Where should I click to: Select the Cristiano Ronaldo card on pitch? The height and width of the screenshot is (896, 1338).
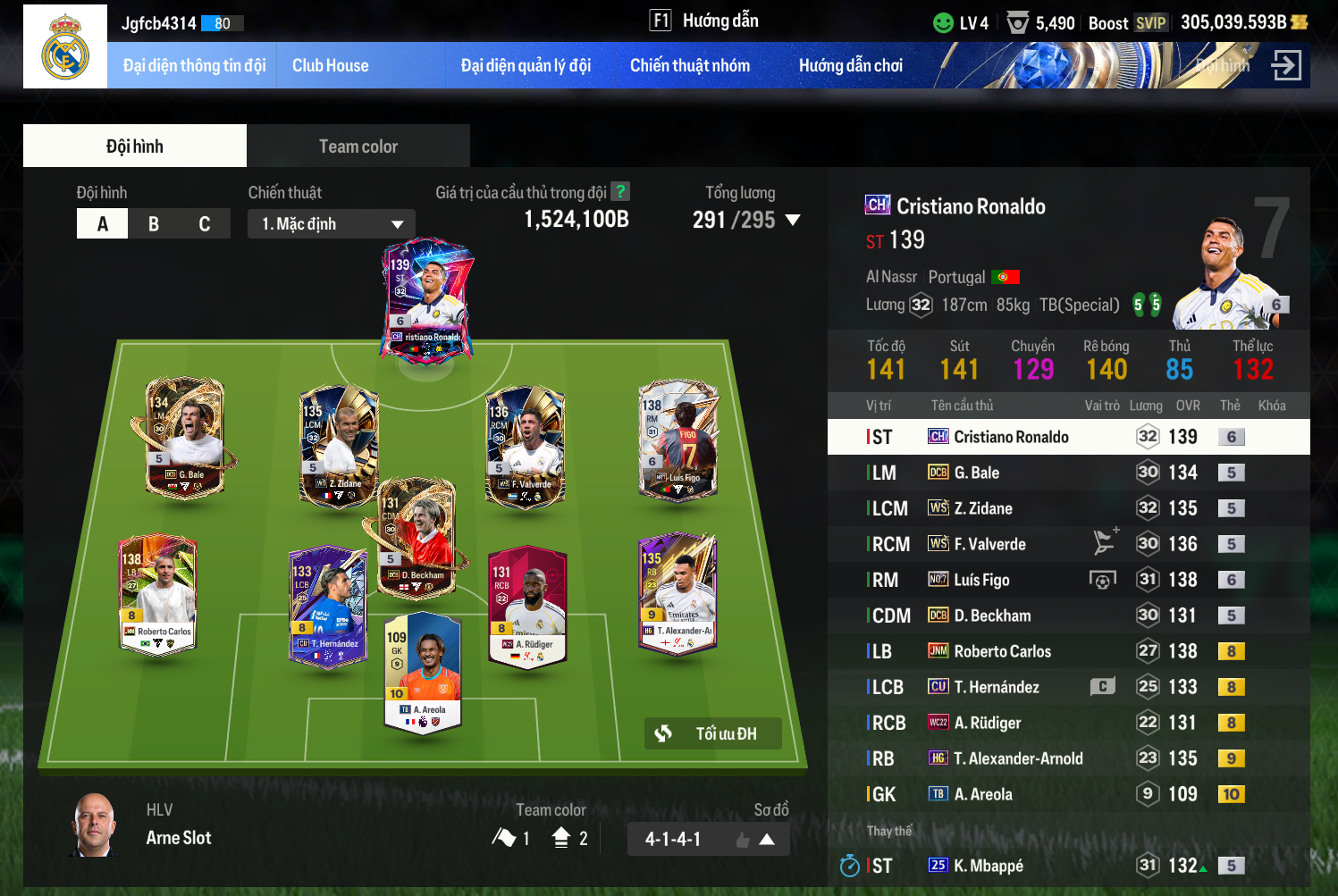point(426,299)
